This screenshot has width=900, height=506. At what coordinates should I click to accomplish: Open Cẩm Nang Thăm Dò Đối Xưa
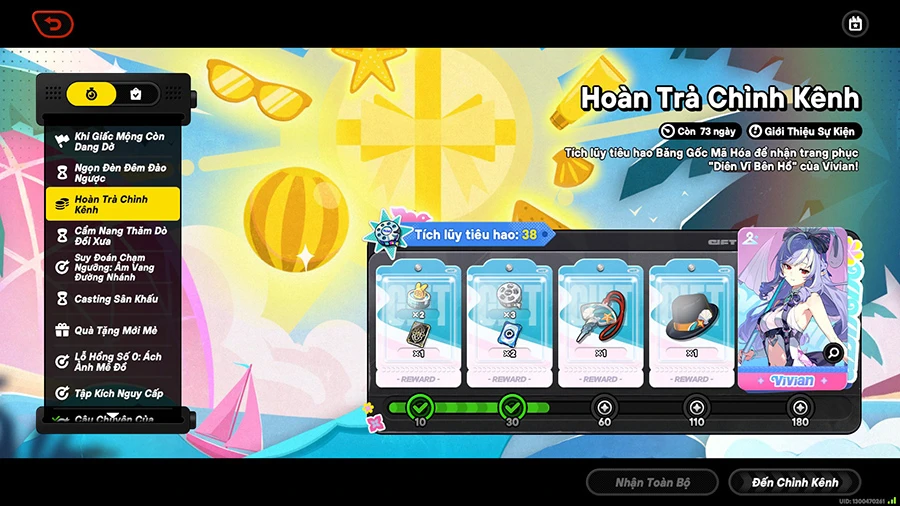tap(112, 236)
